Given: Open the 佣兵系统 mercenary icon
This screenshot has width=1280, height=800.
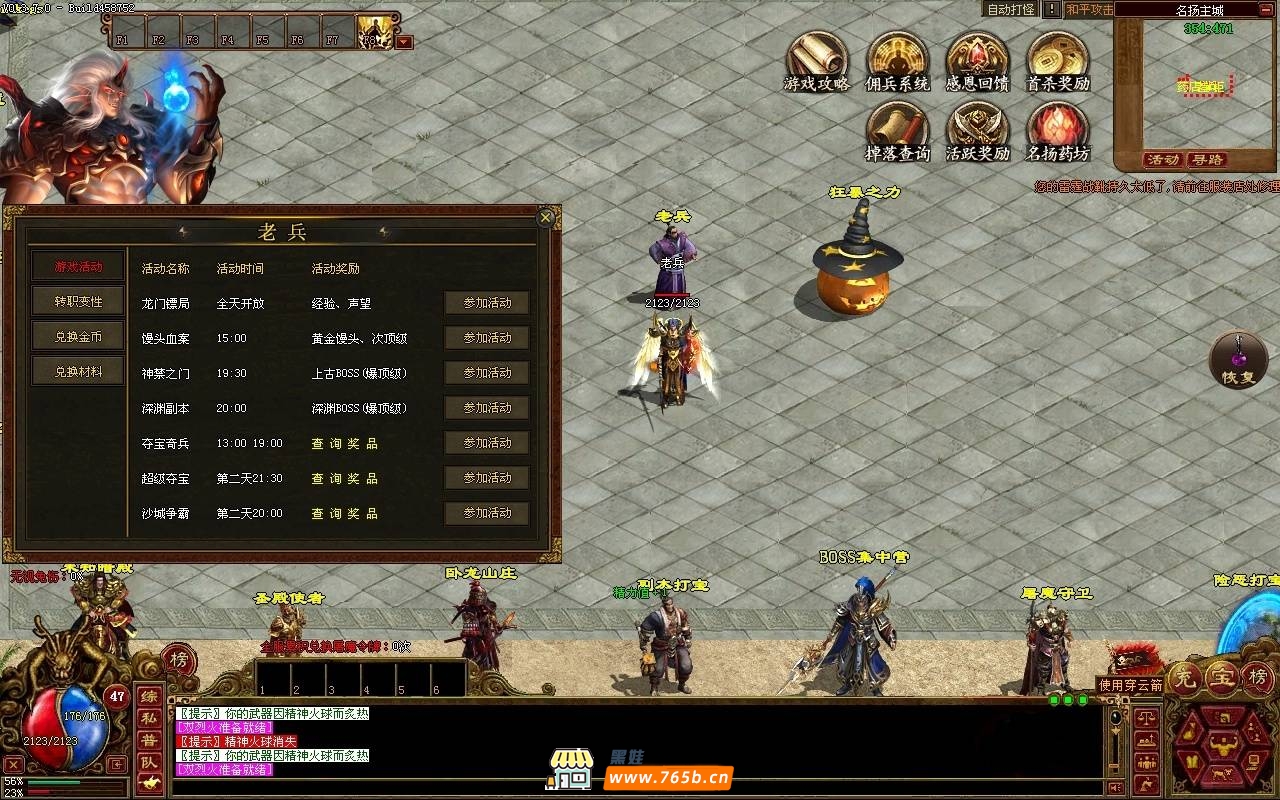Looking at the screenshot, I should 897,60.
